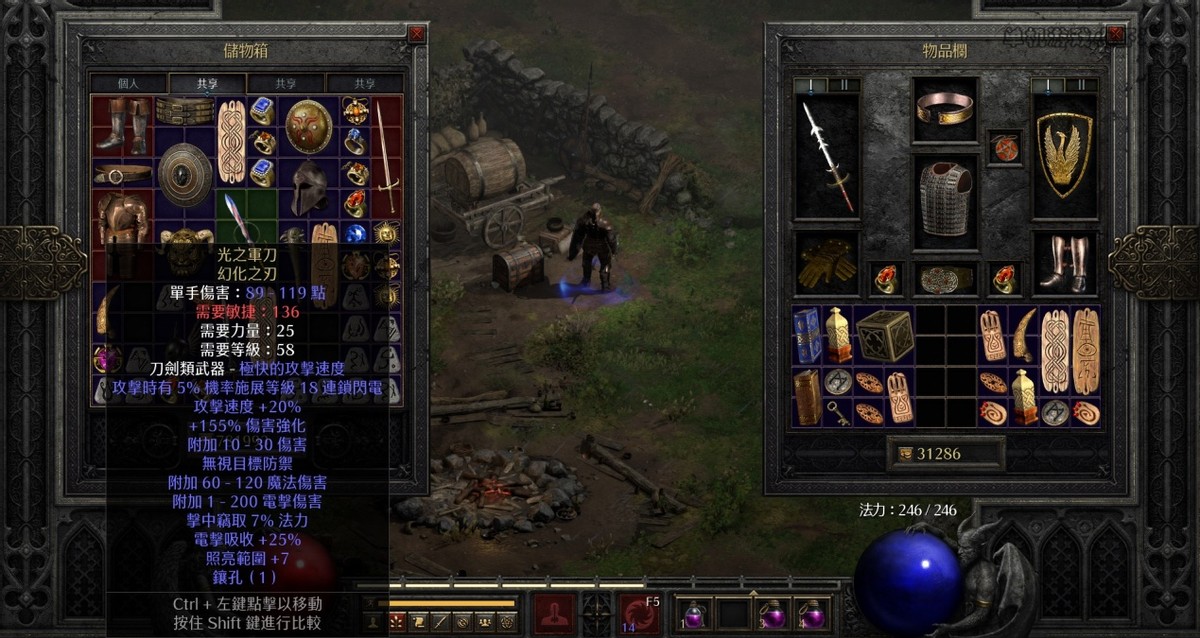Open the Horadric Cube in the inventory
The height and width of the screenshot is (638, 1200).
[885, 336]
